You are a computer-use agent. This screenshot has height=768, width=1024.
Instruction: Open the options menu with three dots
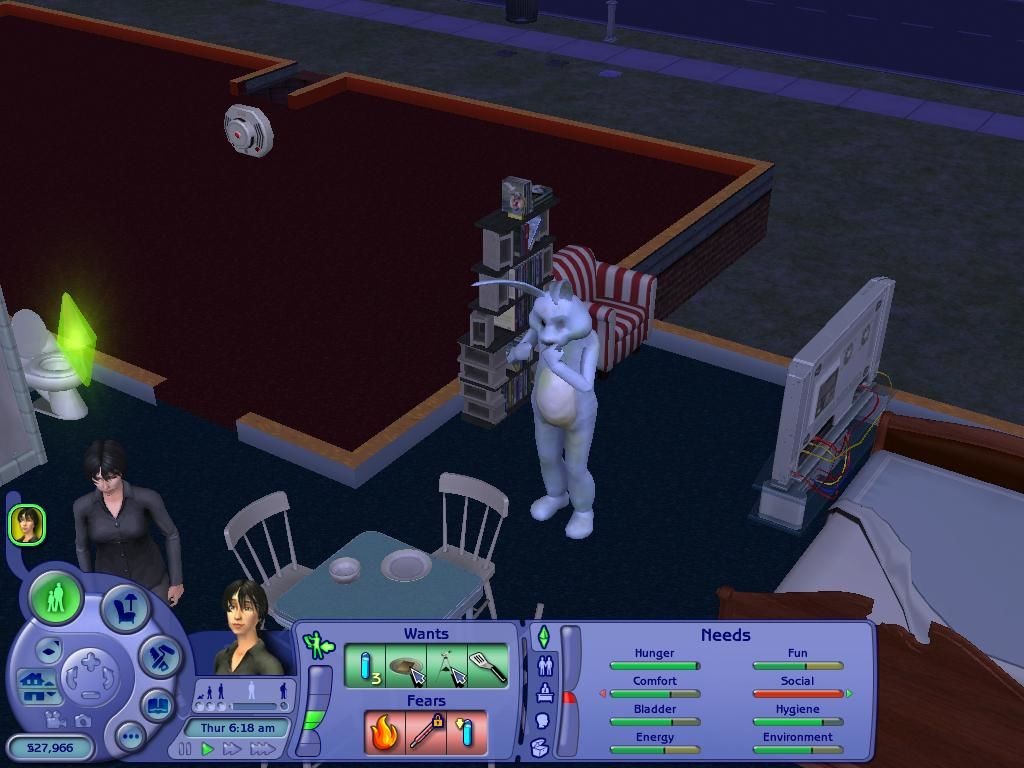[x=130, y=738]
